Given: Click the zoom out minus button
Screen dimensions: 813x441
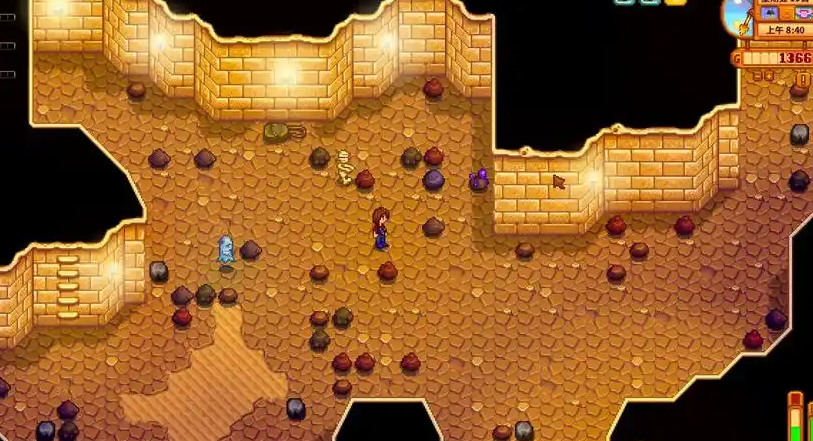Looking at the screenshot, I should point(757,76).
